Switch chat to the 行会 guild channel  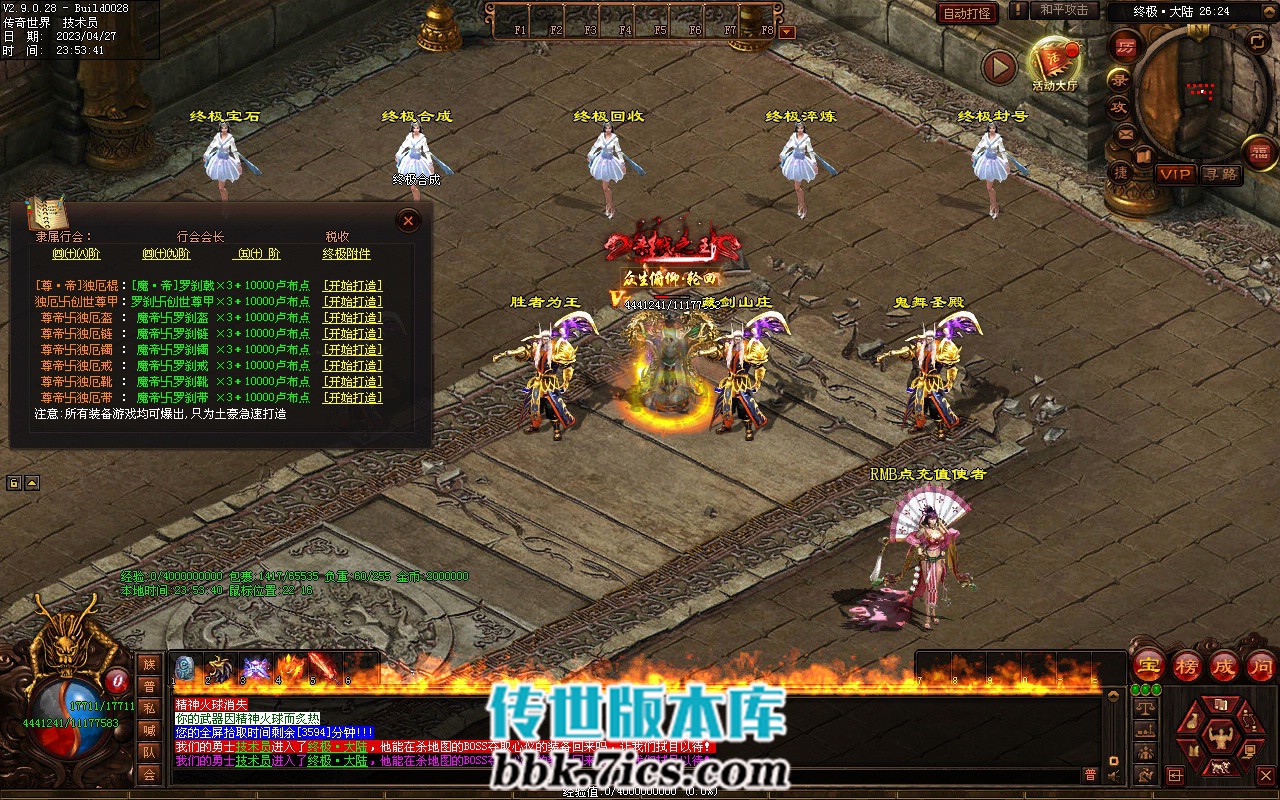pos(149,775)
